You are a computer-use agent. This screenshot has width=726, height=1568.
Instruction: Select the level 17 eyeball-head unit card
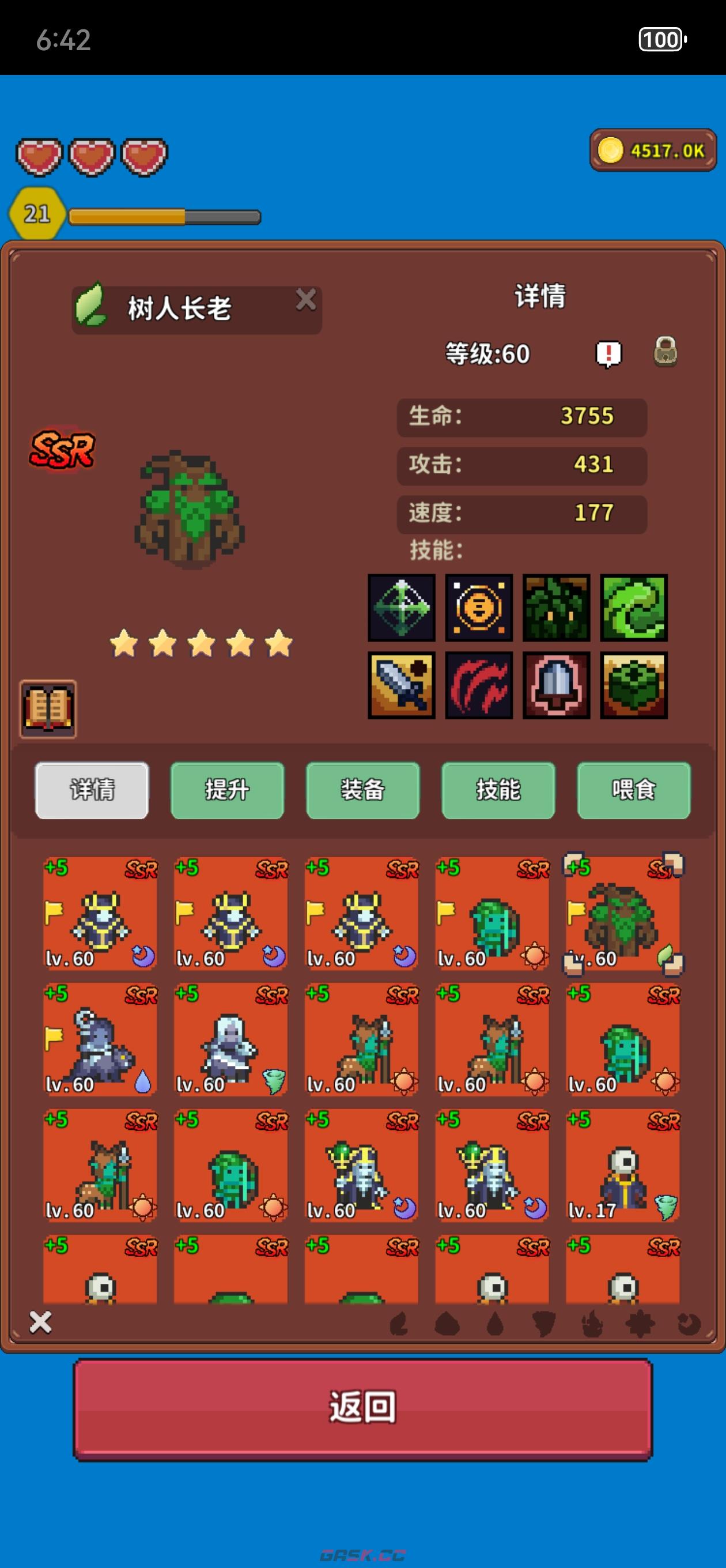pos(622,1165)
